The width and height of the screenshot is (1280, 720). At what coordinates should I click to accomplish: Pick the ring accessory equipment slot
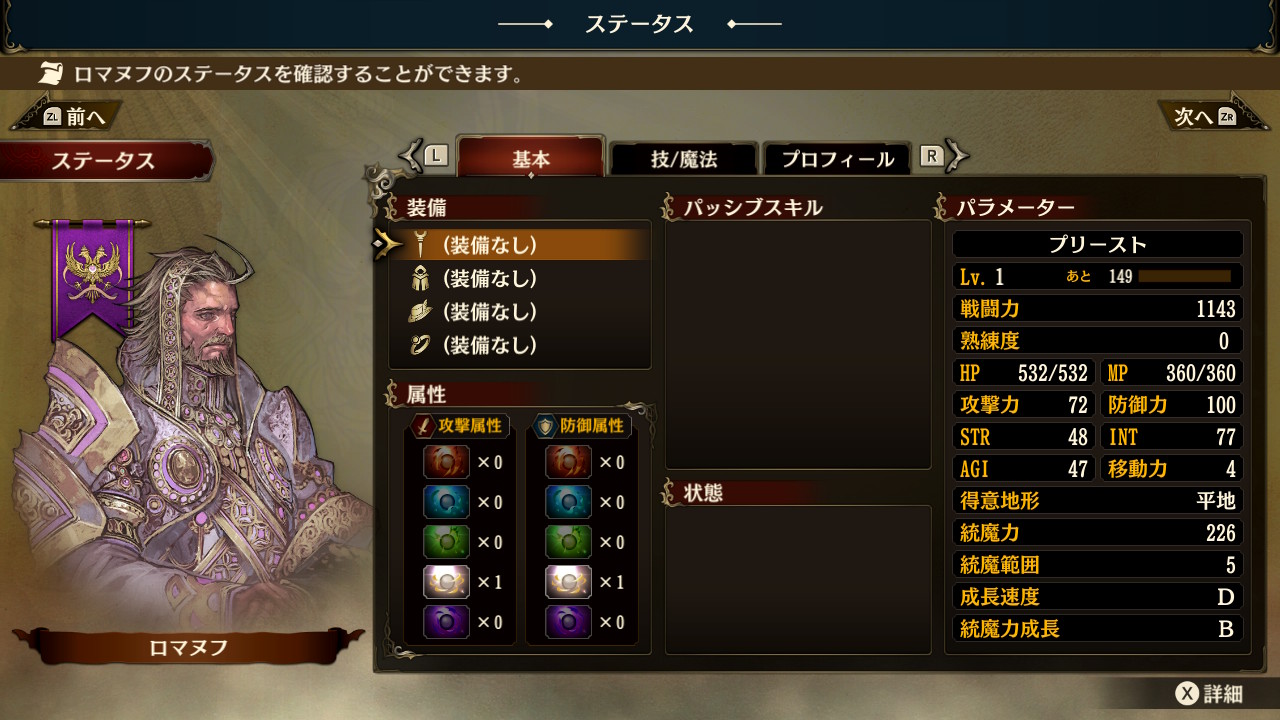point(520,345)
